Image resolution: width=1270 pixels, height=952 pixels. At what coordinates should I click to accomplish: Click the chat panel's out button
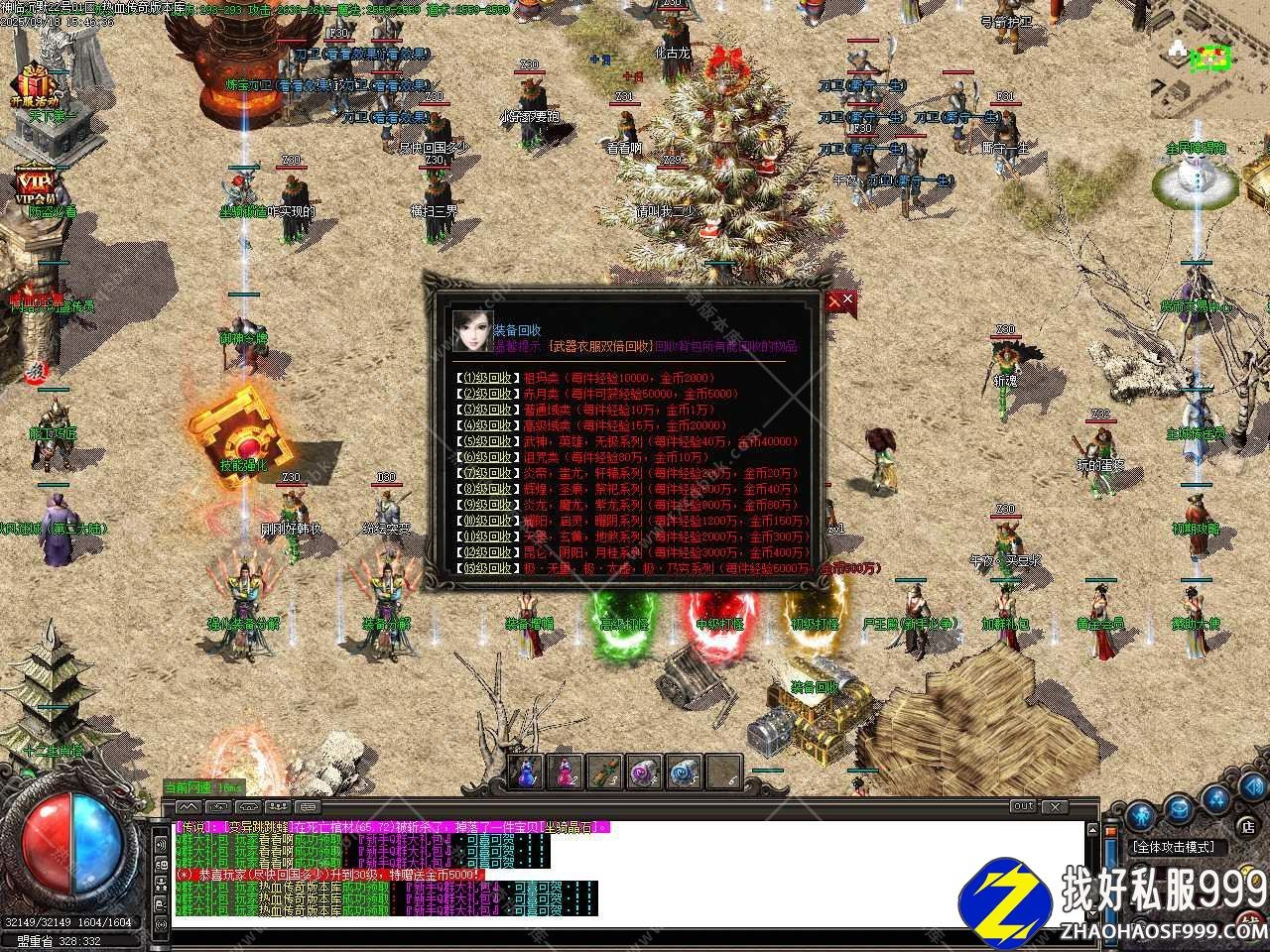click(x=1024, y=807)
